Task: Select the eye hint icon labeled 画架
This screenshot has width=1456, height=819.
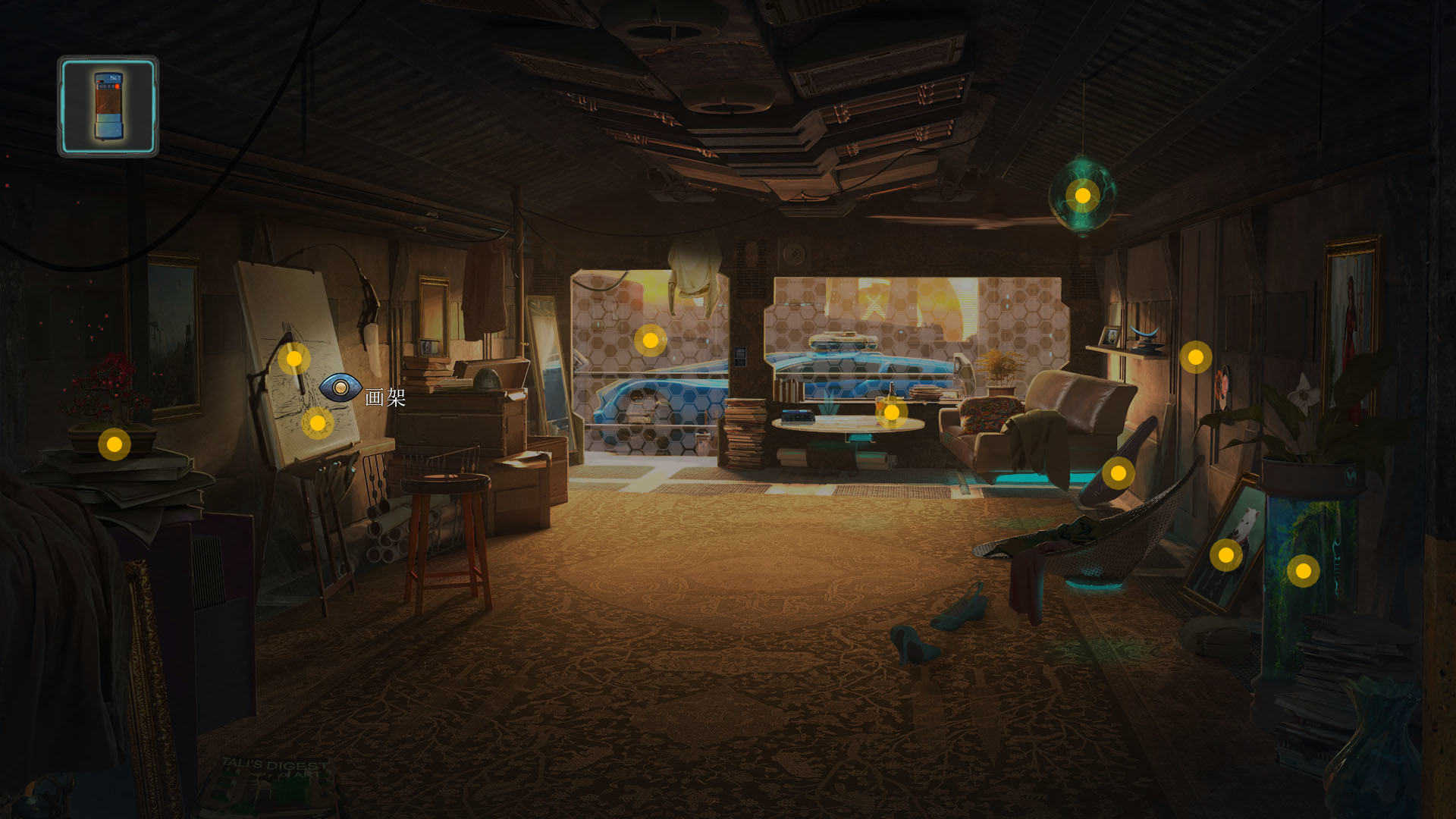Action: click(342, 387)
